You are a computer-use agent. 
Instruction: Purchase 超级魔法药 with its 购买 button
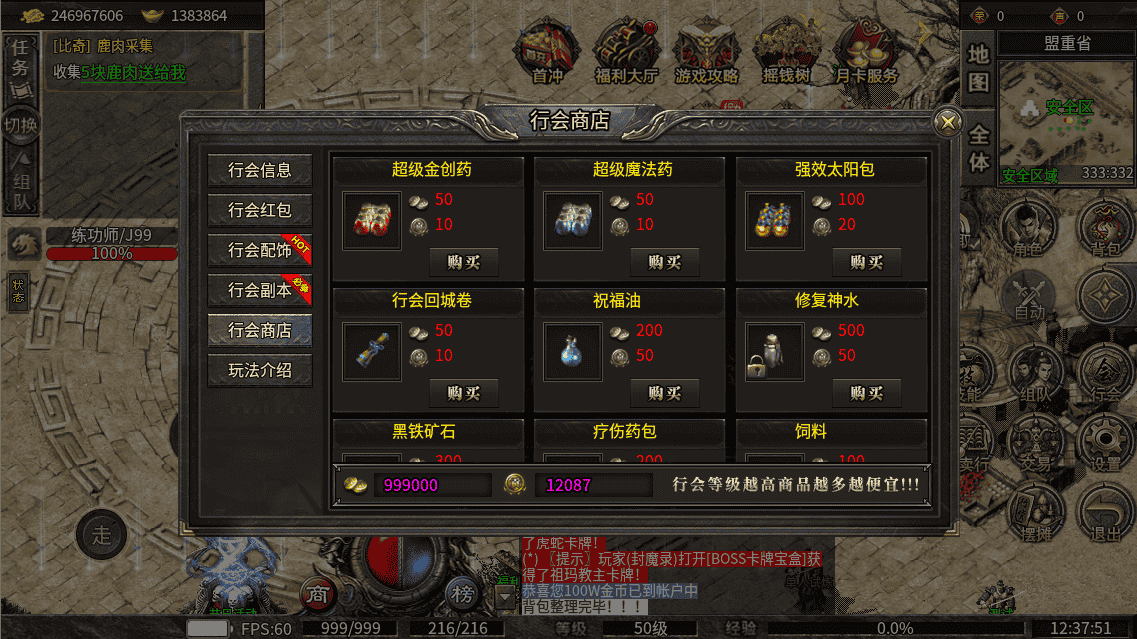point(664,262)
